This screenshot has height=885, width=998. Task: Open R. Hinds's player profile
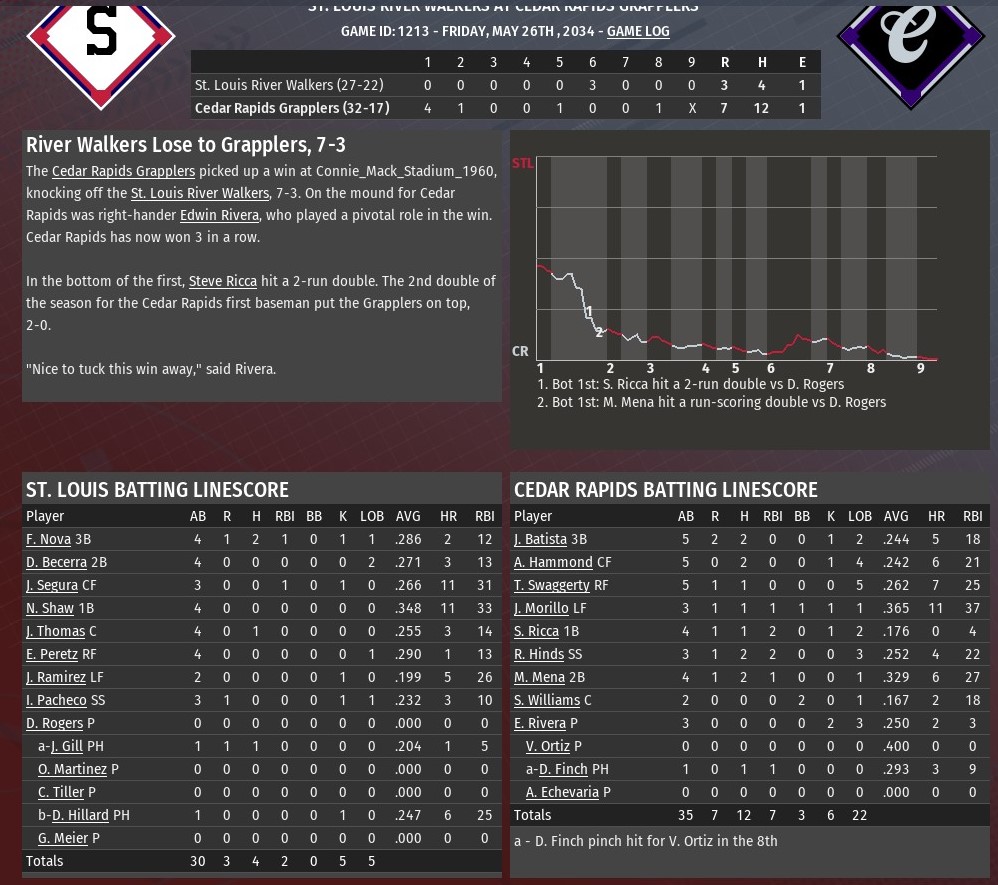[539, 654]
